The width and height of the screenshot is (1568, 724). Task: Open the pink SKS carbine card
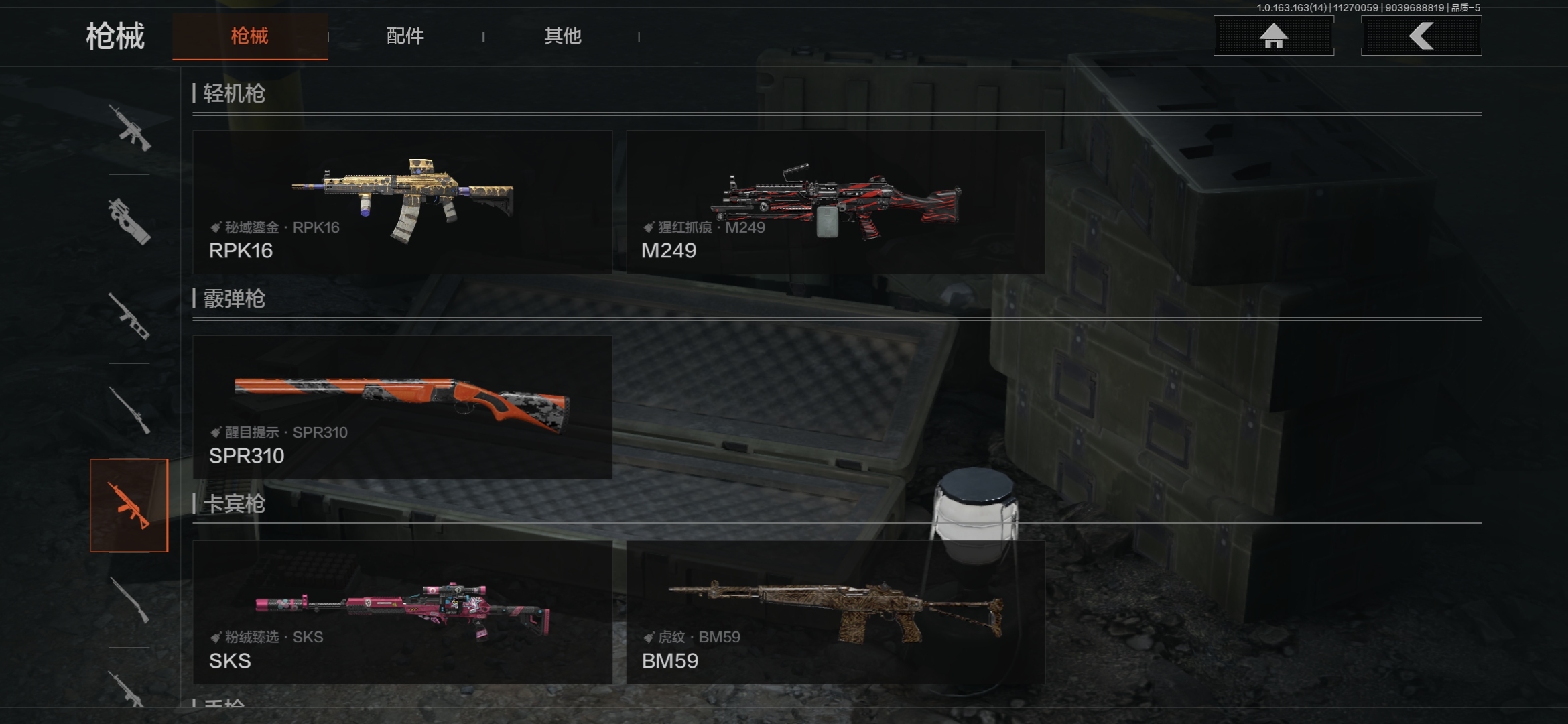[402, 612]
